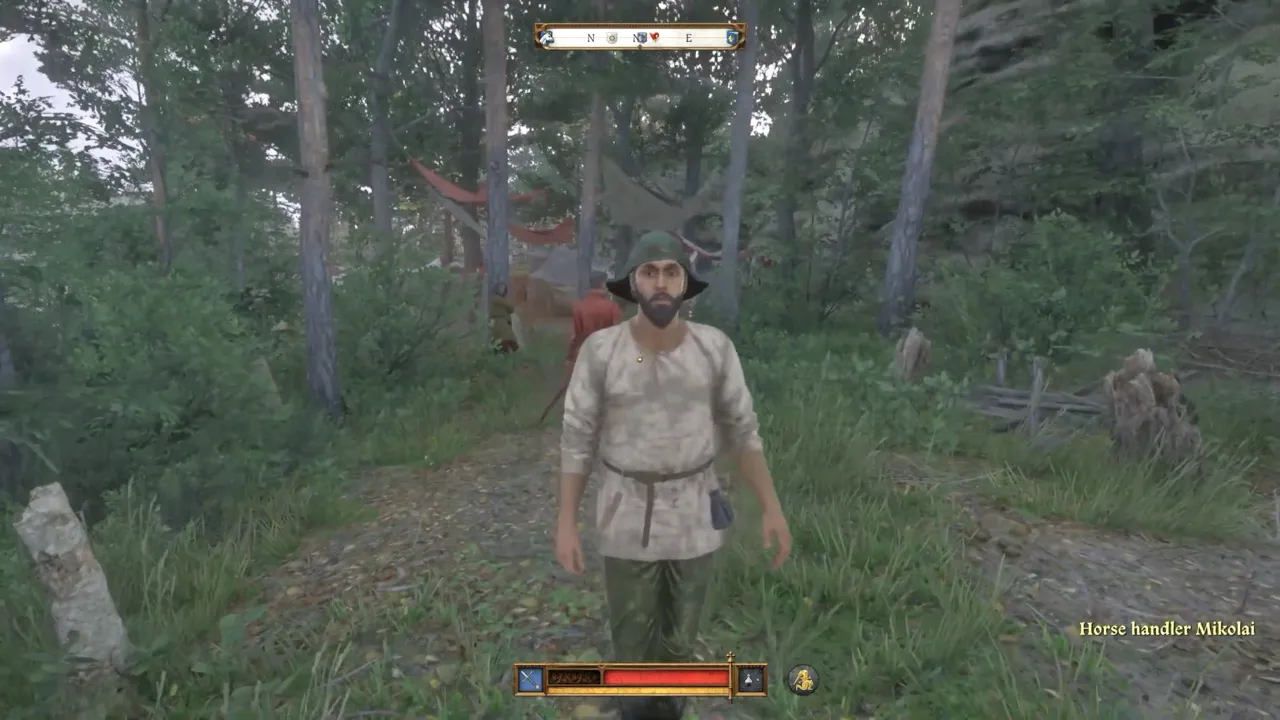Click the compass bar
The height and width of the screenshot is (720, 1280).
(640, 37)
